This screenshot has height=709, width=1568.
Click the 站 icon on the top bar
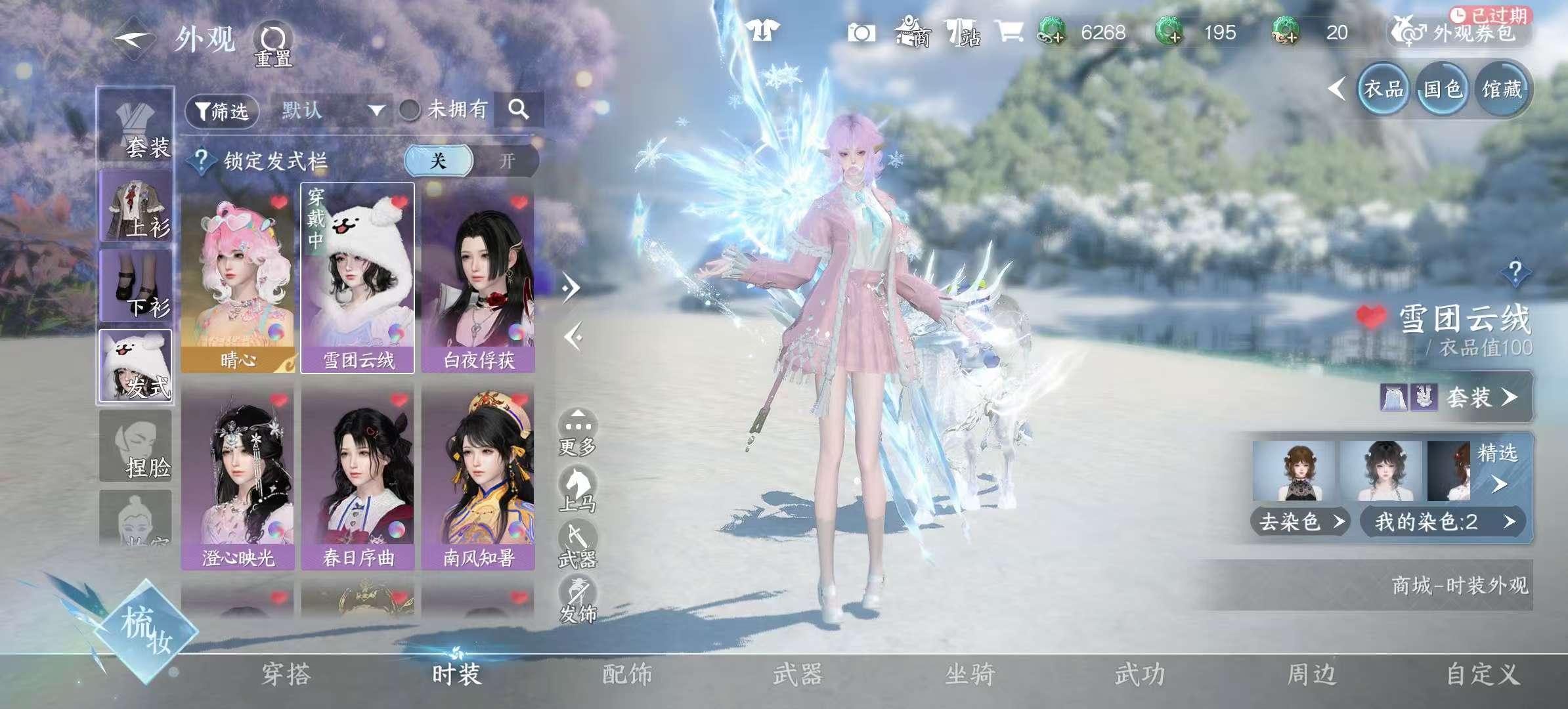(963, 32)
